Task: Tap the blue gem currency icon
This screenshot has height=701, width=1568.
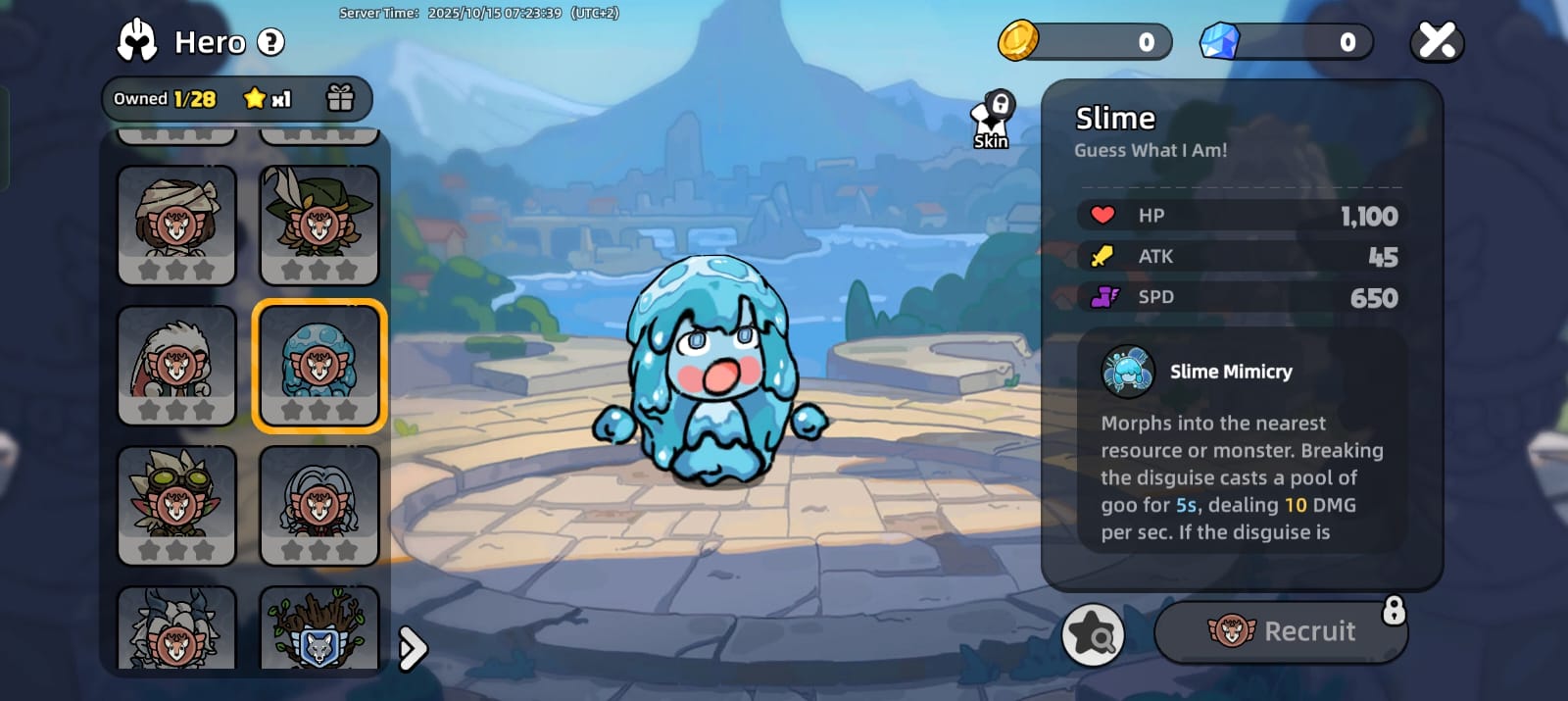Action: click(1220, 41)
